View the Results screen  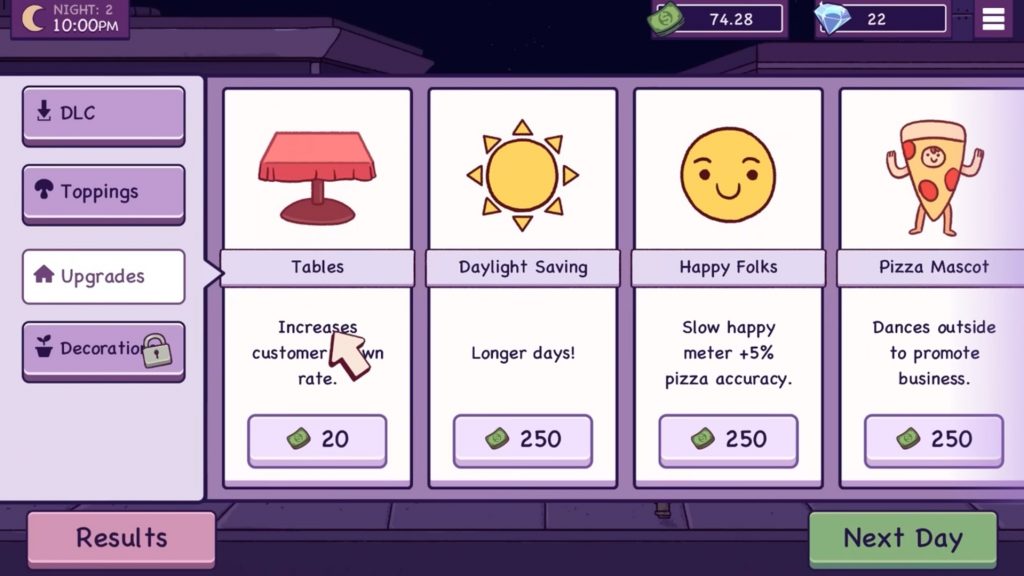pos(121,538)
